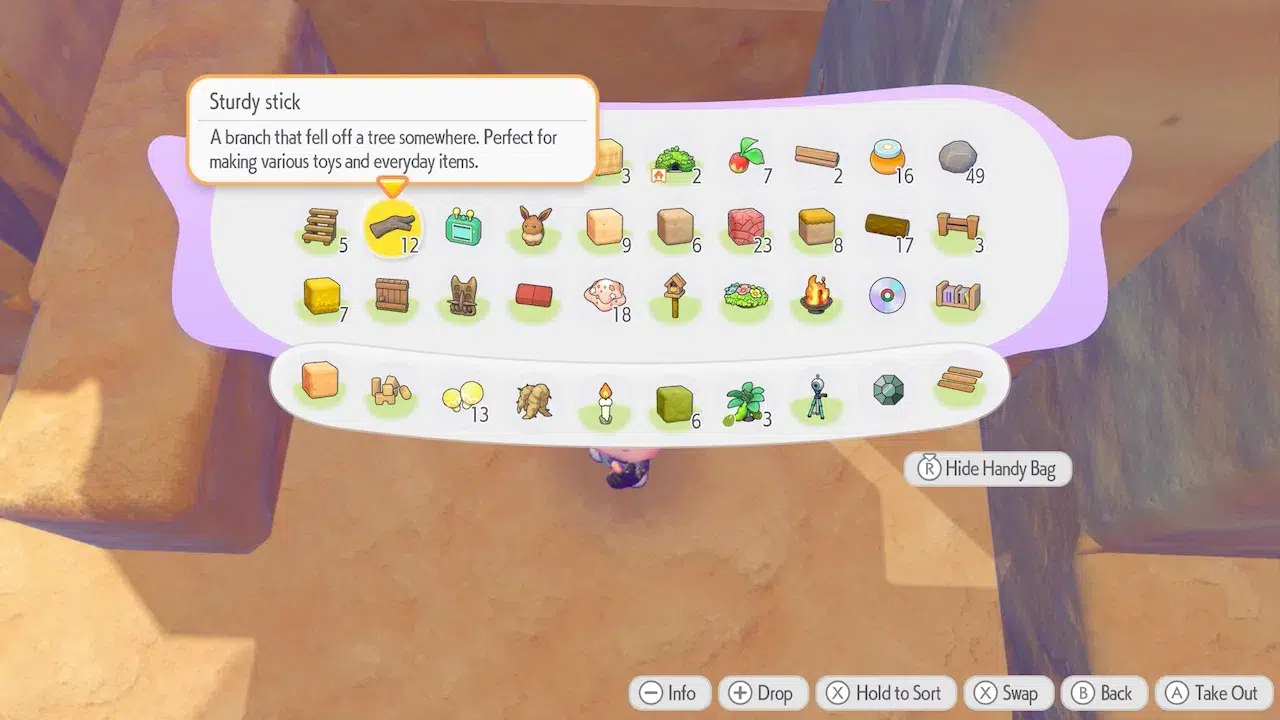This screenshot has width=1280, height=720.
Task: Select the wooden birdhouse item
Action: pos(674,296)
